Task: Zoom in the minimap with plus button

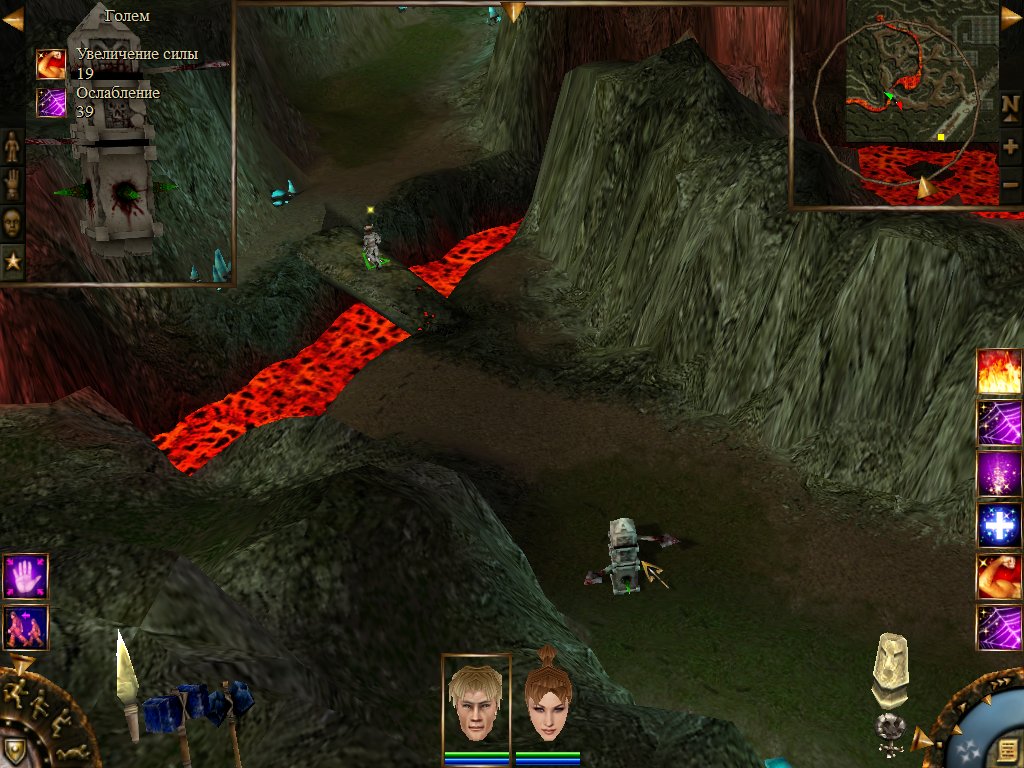Action: click(1010, 147)
